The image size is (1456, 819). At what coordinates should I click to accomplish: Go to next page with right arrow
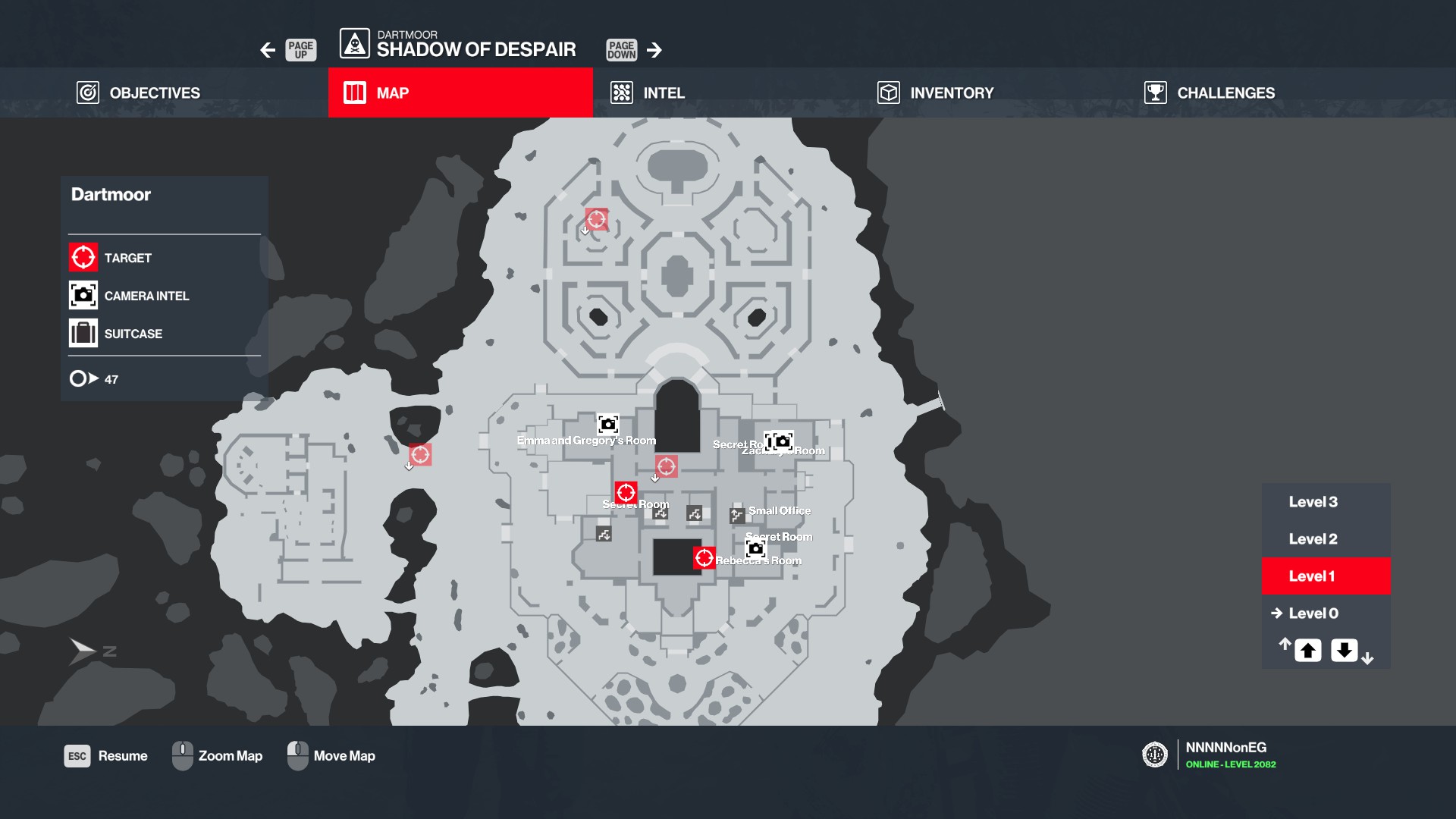click(x=654, y=50)
